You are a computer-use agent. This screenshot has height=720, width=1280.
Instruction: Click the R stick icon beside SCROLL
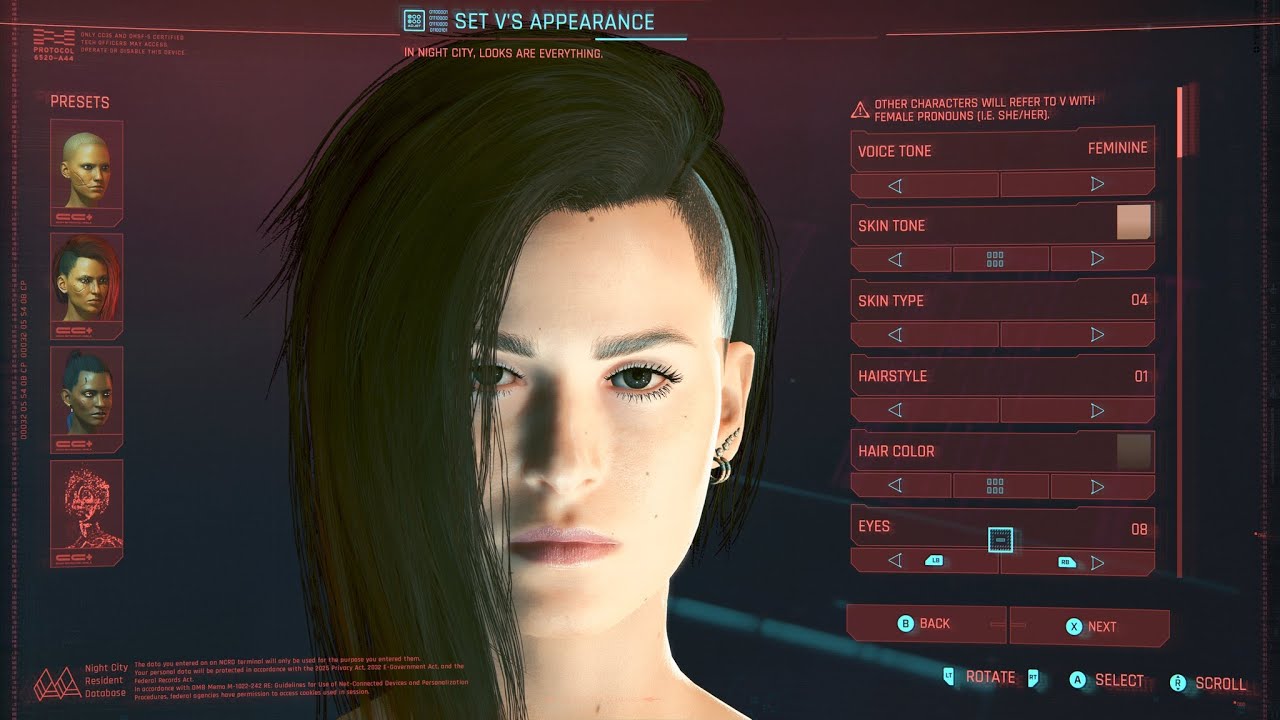[x=1176, y=681]
